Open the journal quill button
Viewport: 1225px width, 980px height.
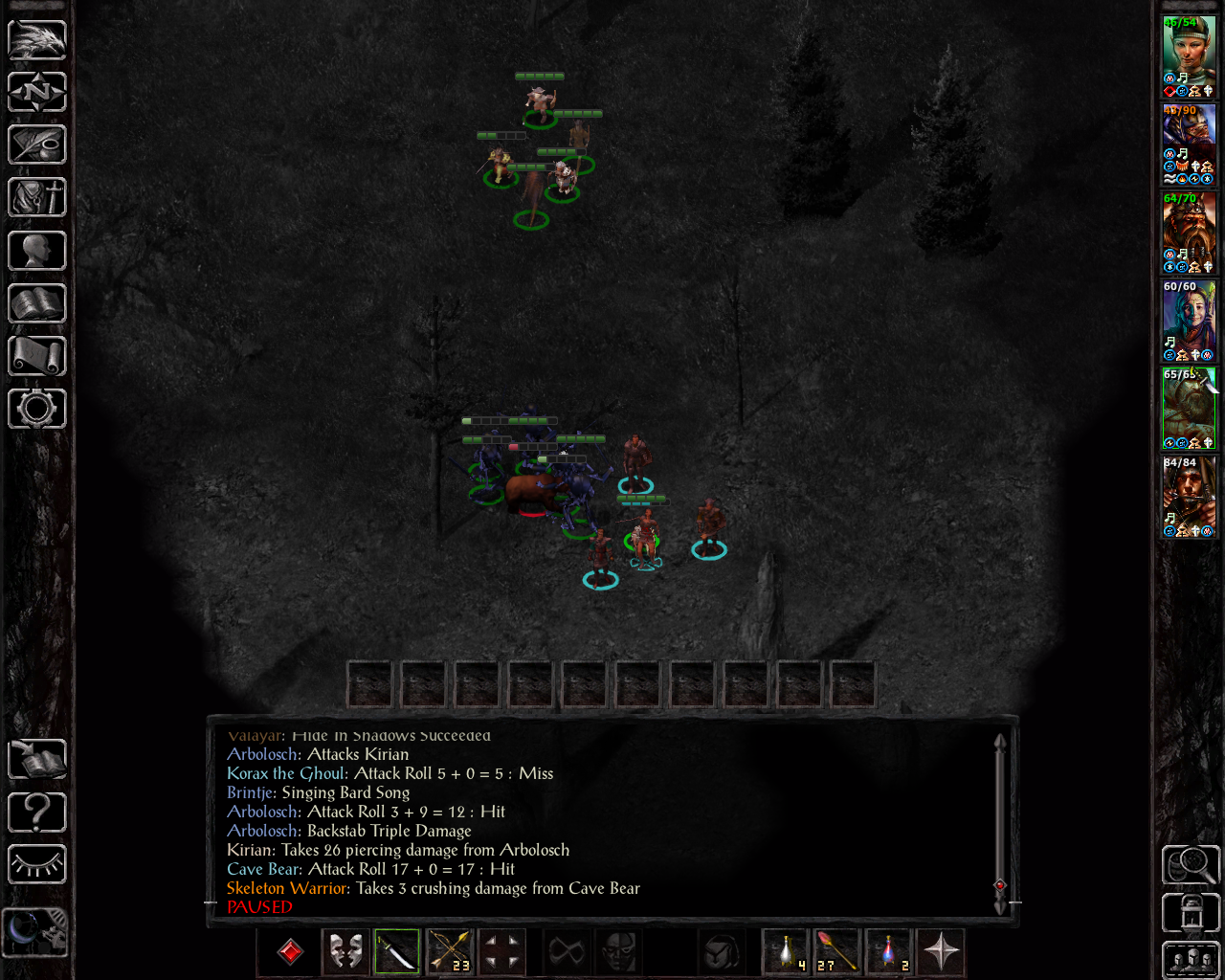(37, 145)
